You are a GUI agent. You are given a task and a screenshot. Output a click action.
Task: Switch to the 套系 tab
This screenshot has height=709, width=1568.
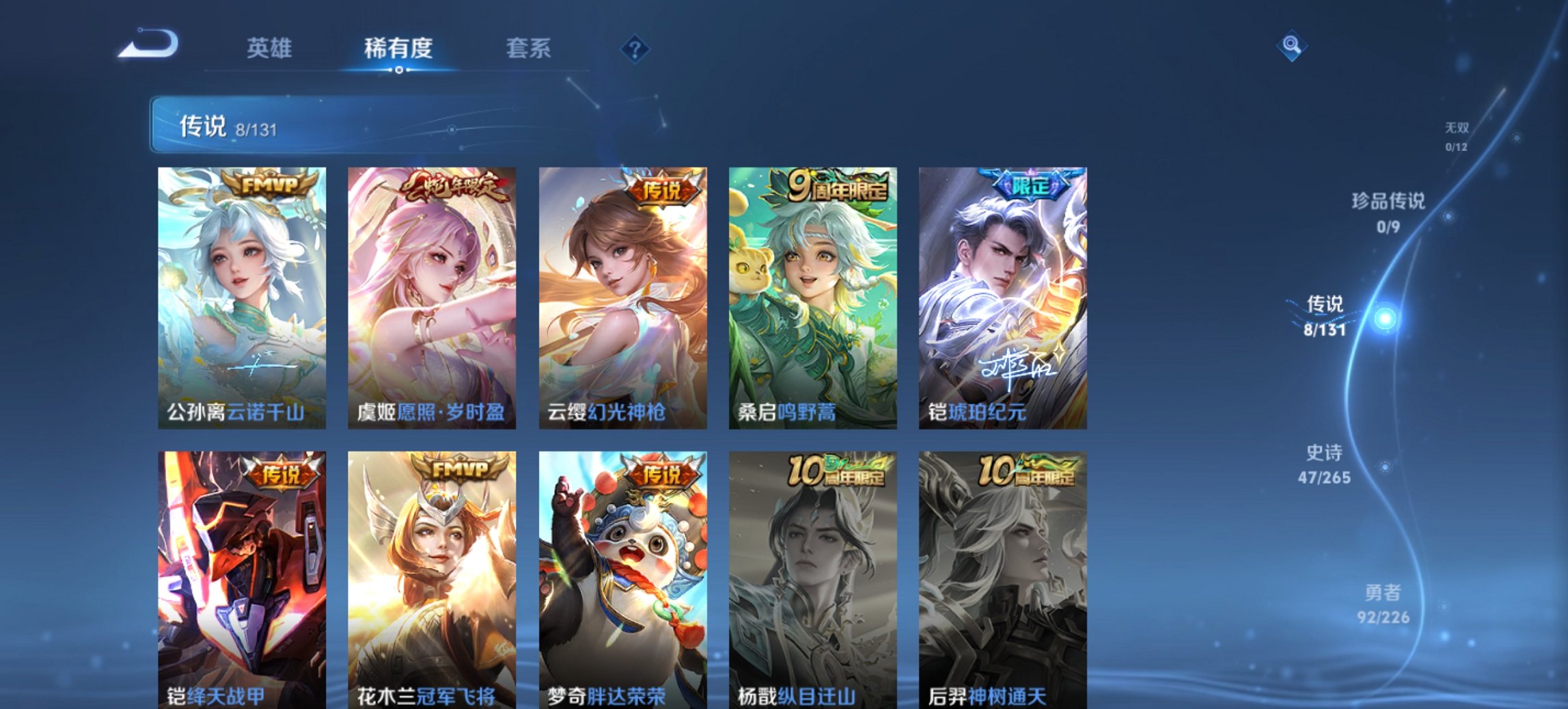pyautogui.click(x=529, y=48)
